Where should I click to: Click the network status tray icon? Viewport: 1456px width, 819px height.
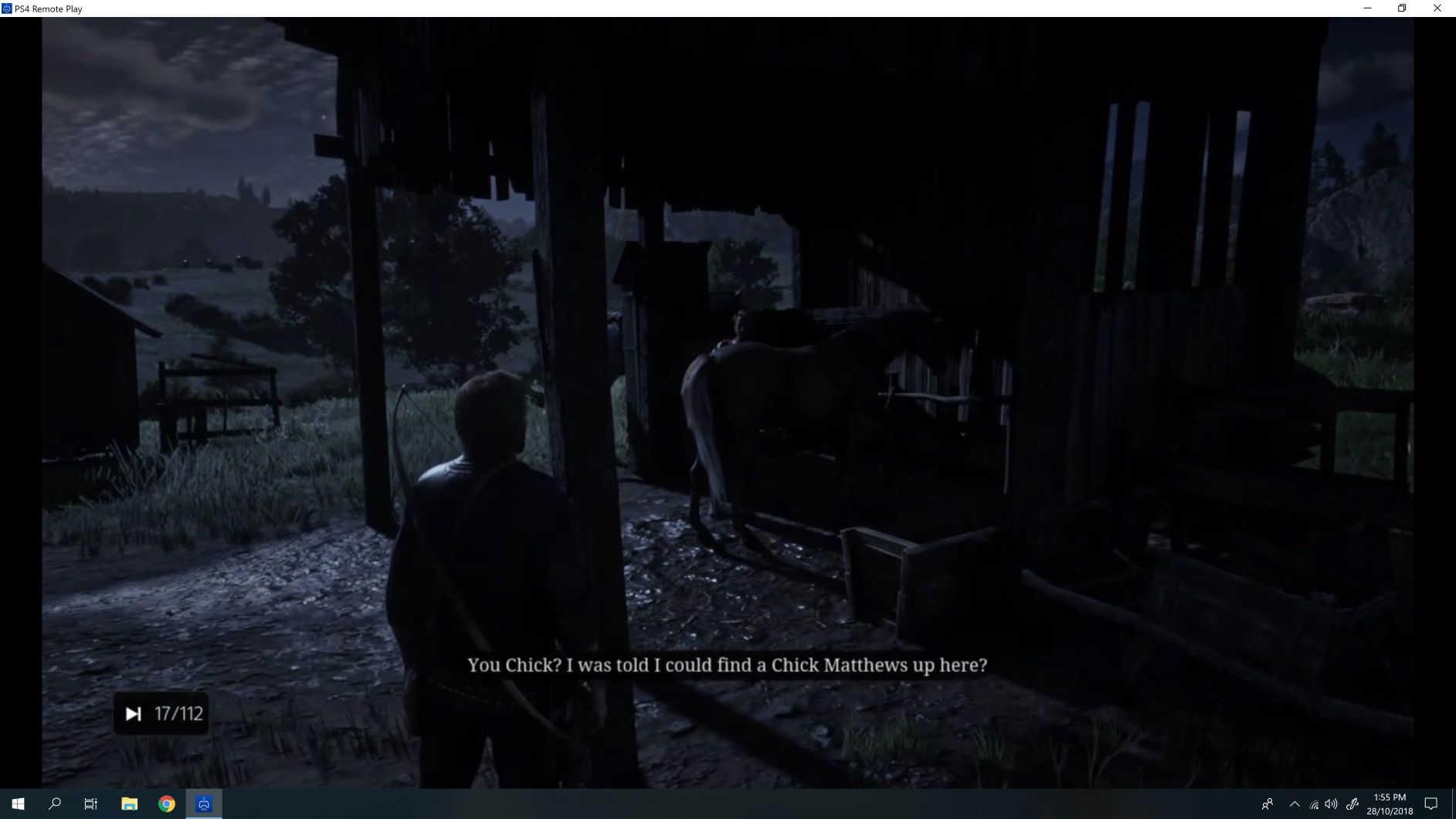[1313, 803]
